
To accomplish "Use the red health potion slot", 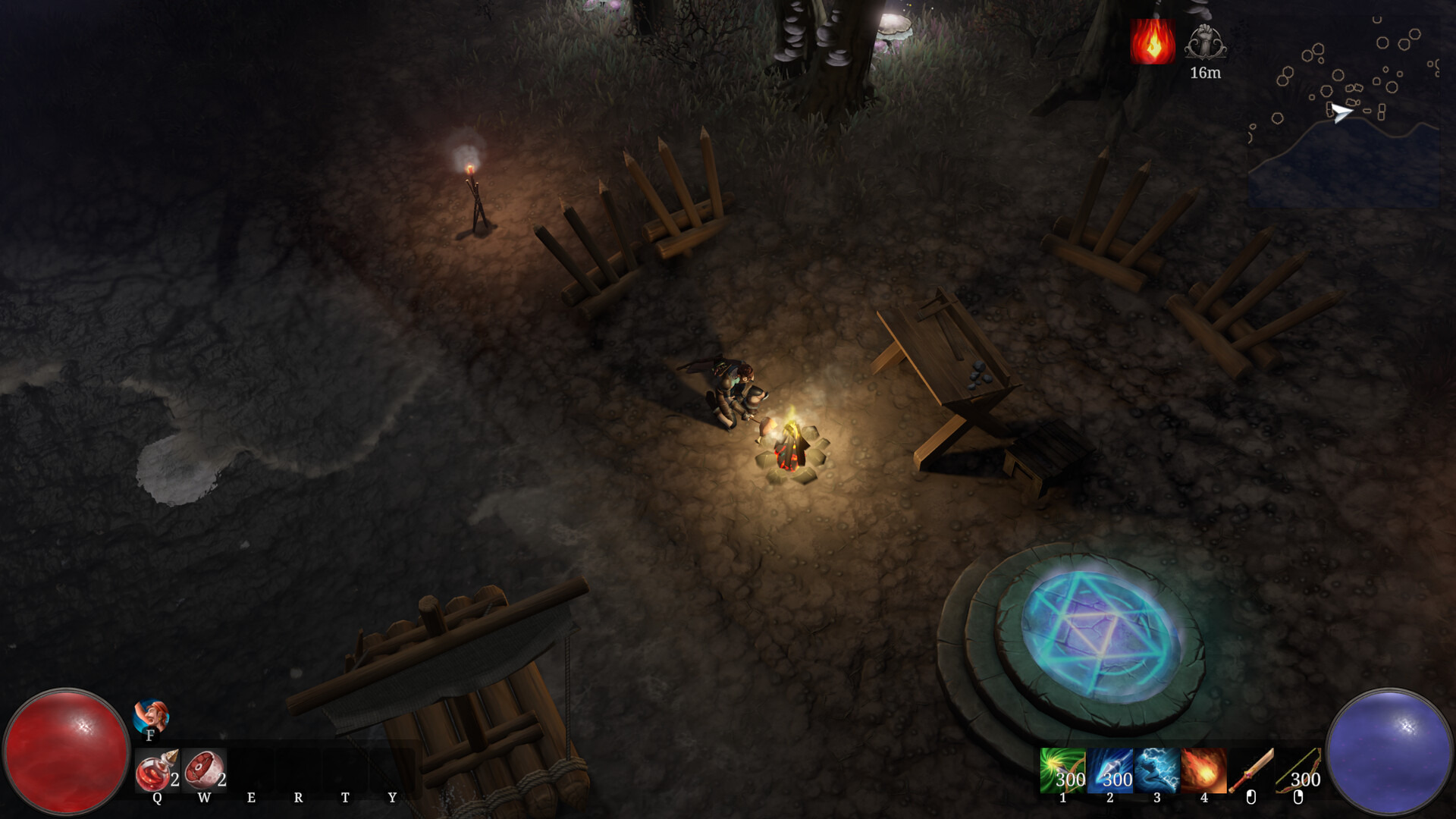I will click(x=156, y=770).
